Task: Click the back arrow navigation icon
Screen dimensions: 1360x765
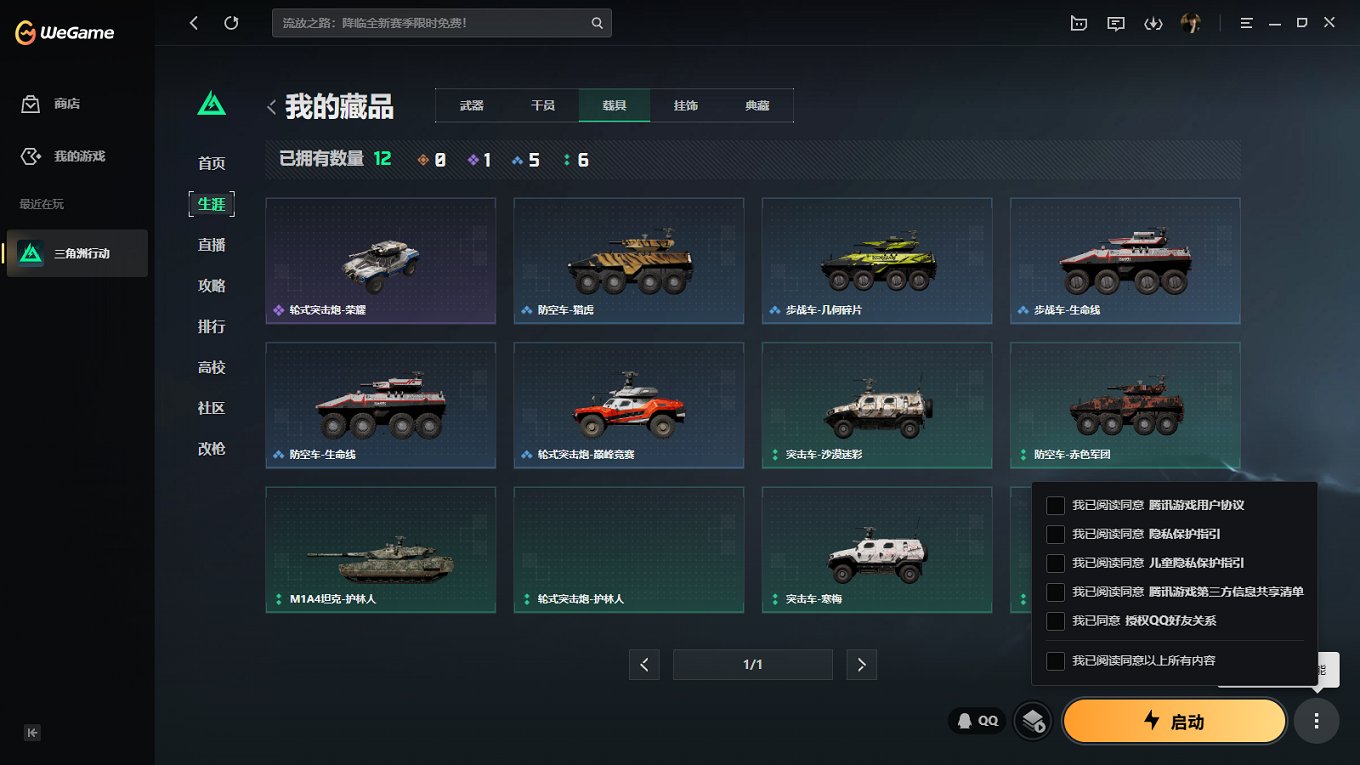Action: (x=193, y=22)
